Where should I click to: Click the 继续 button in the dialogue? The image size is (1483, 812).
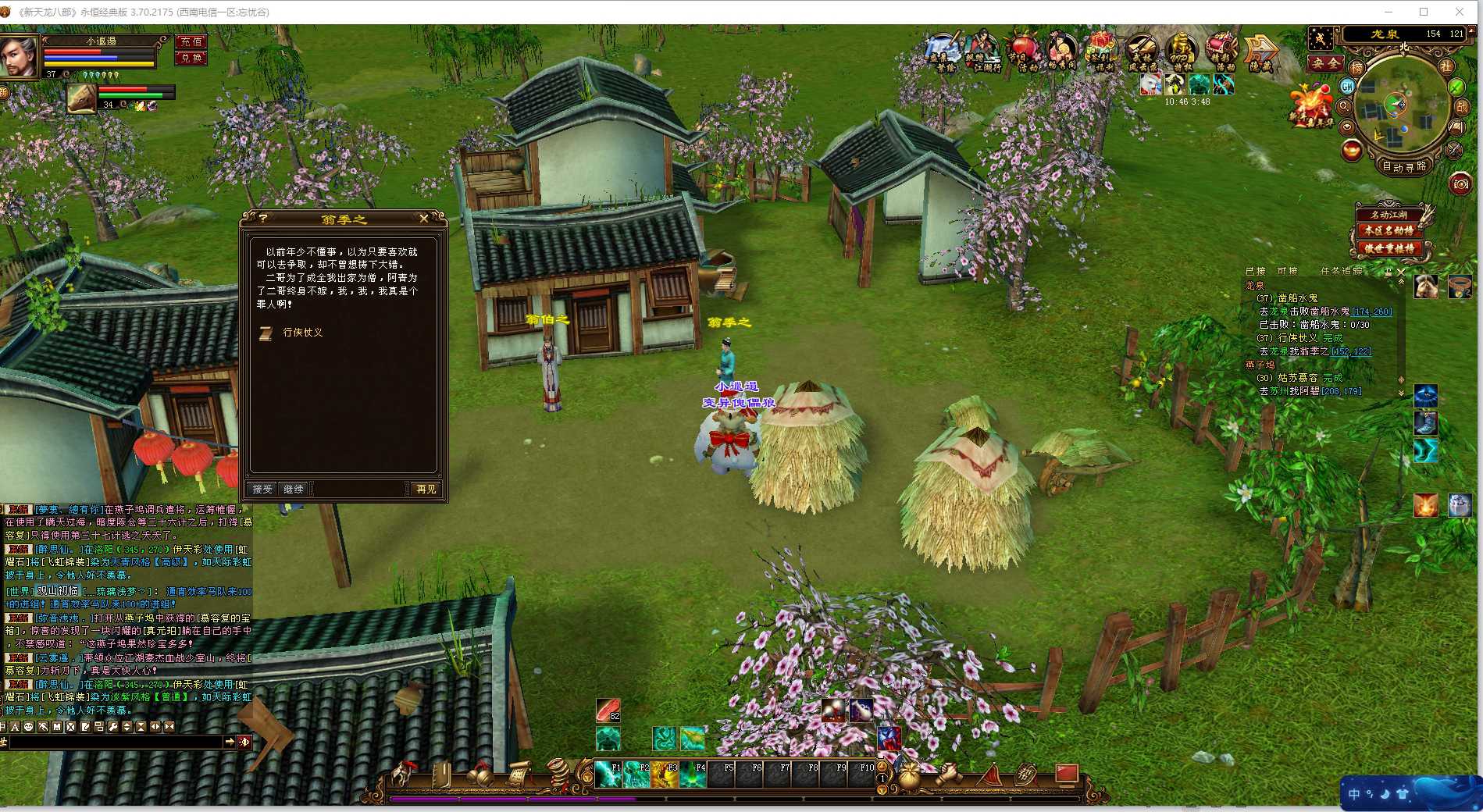[x=294, y=489]
